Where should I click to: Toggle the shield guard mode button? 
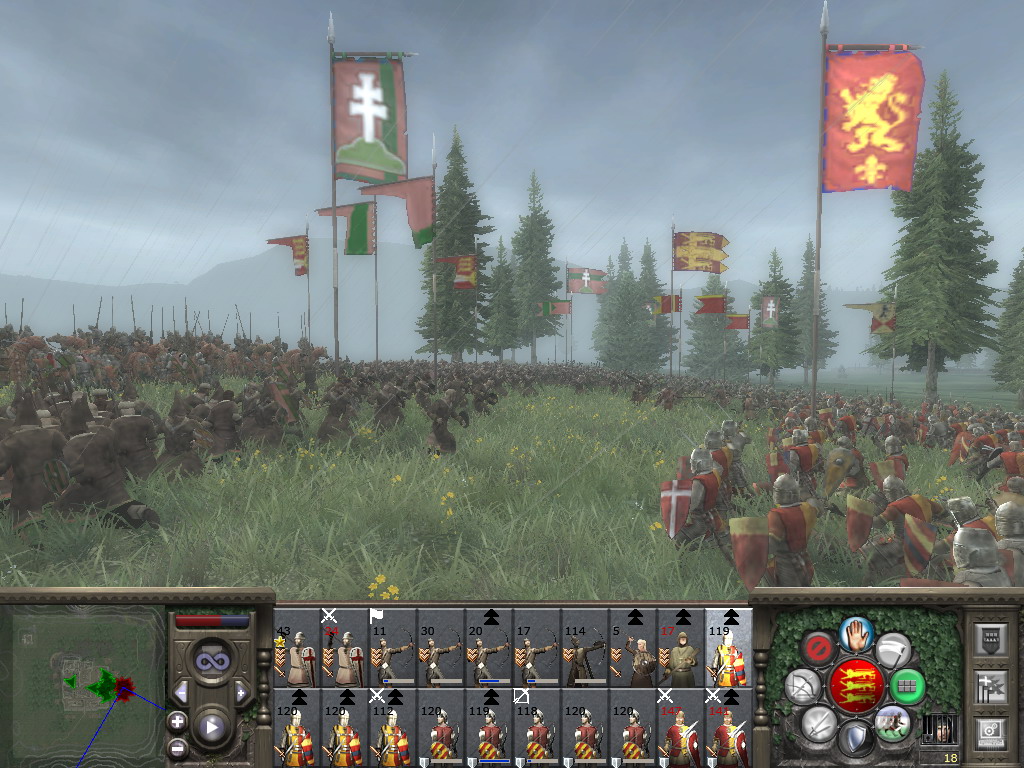[x=856, y=740]
